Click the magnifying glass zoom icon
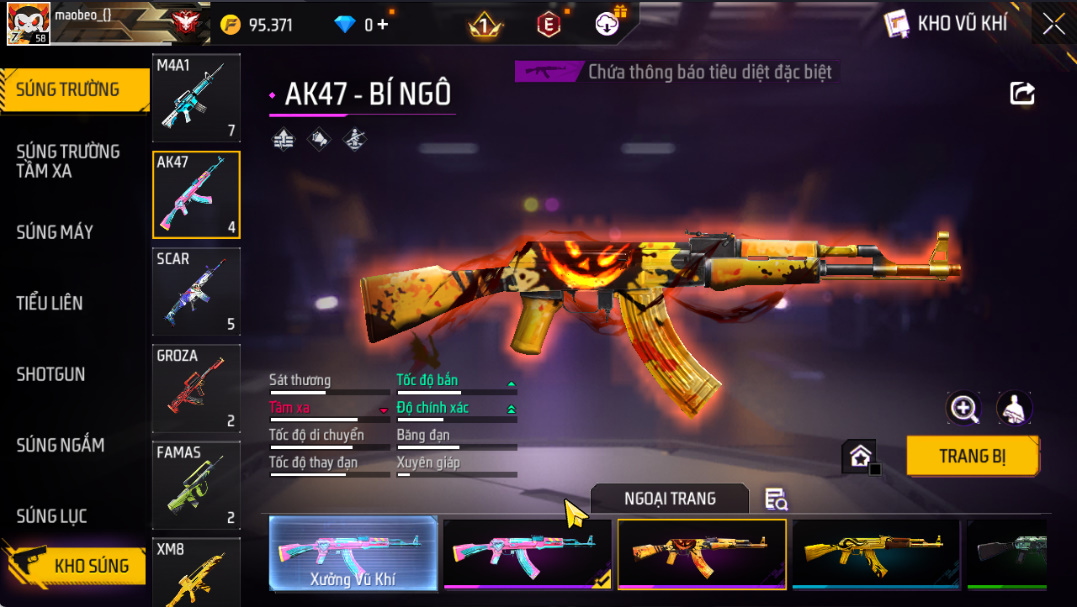The height and width of the screenshot is (607, 1077). (964, 408)
